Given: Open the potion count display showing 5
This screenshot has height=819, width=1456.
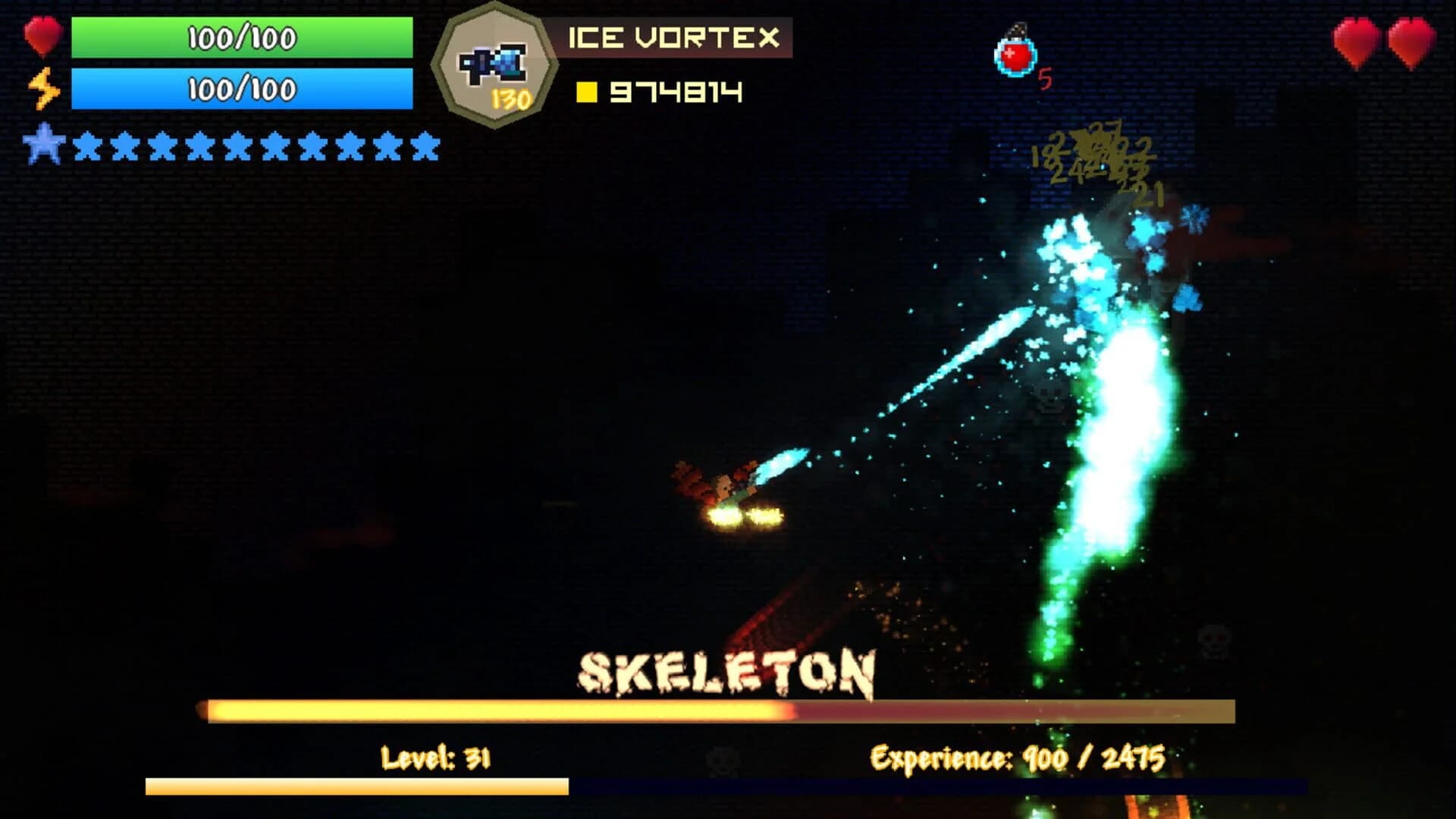Looking at the screenshot, I should (1045, 77).
